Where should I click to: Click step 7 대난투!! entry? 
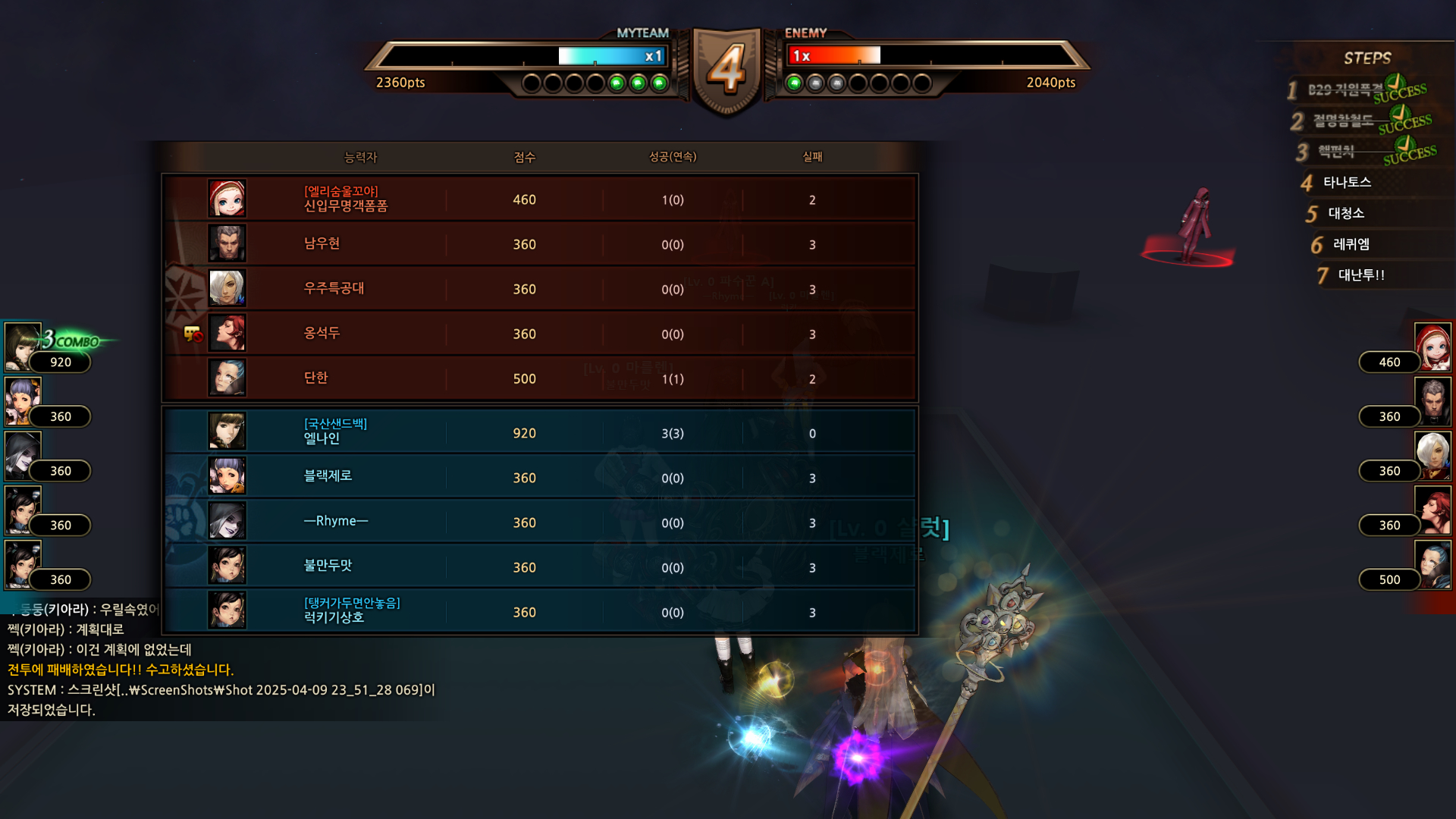pyautogui.click(x=1361, y=275)
